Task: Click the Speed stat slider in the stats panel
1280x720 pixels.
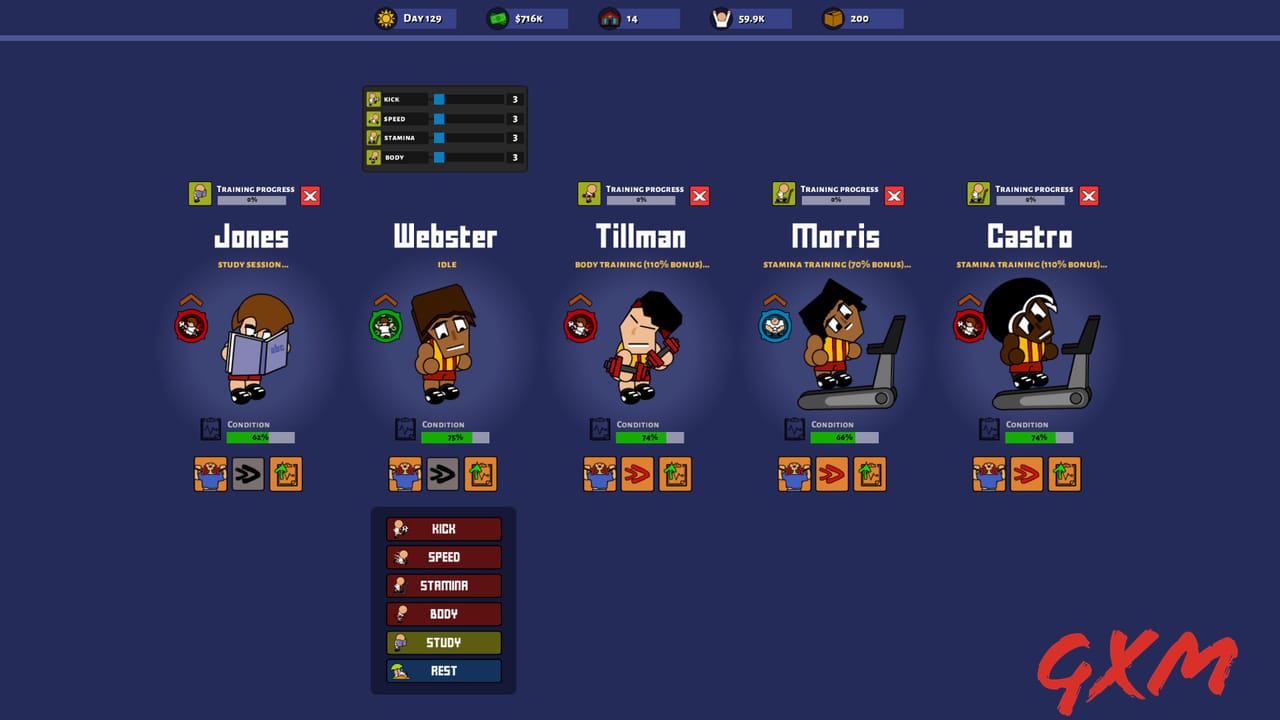Action: [437, 118]
